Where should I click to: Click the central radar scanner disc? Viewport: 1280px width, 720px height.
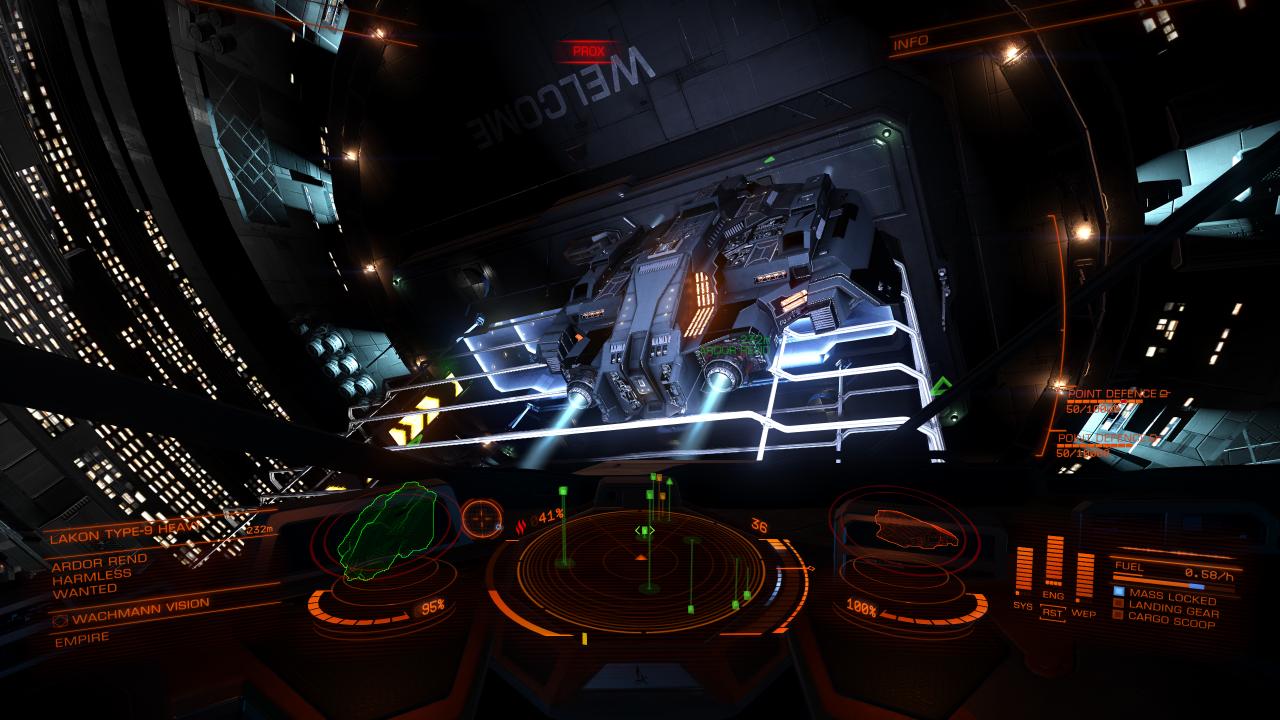(x=642, y=570)
